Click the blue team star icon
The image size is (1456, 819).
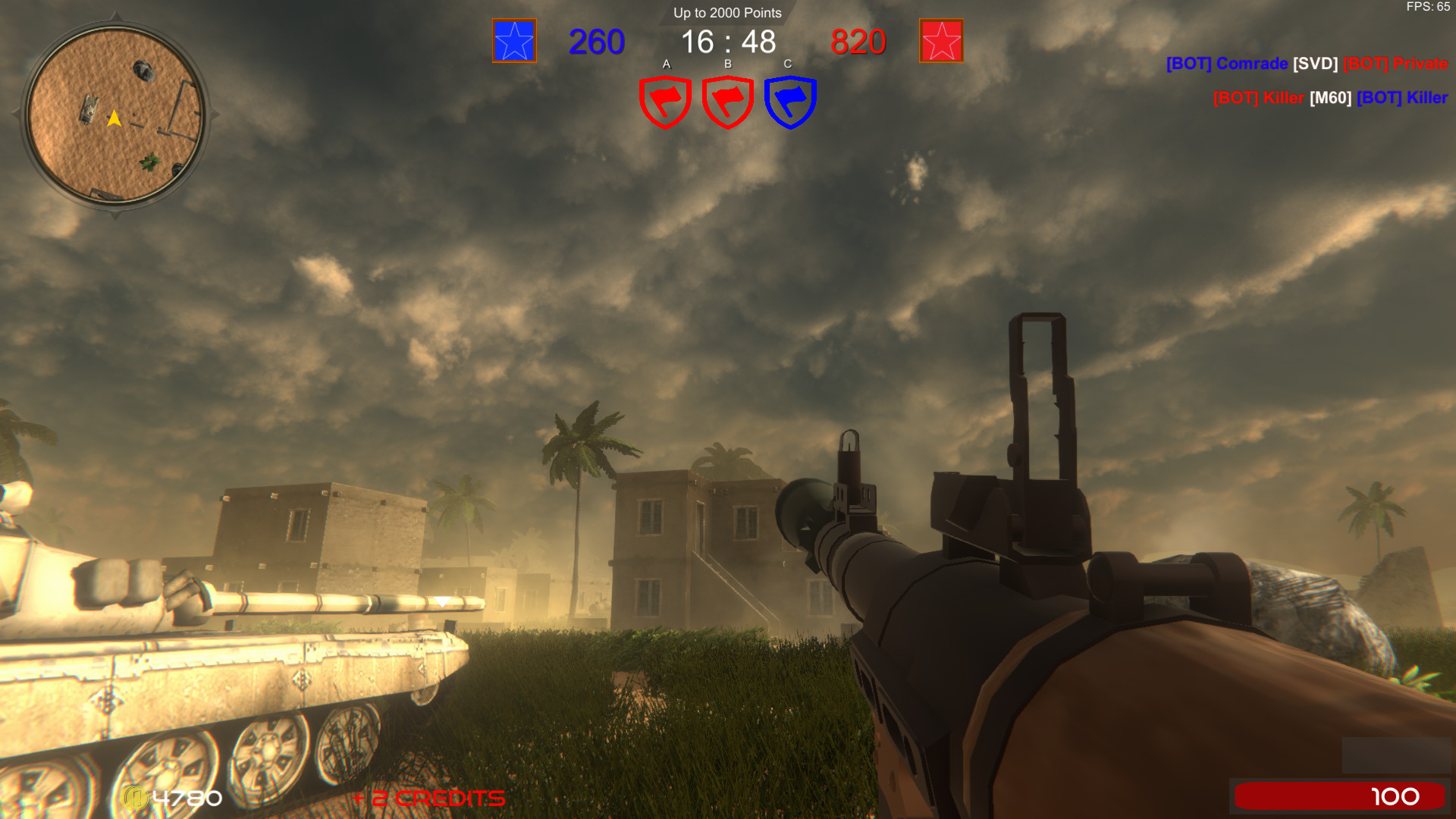coord(514,42)
